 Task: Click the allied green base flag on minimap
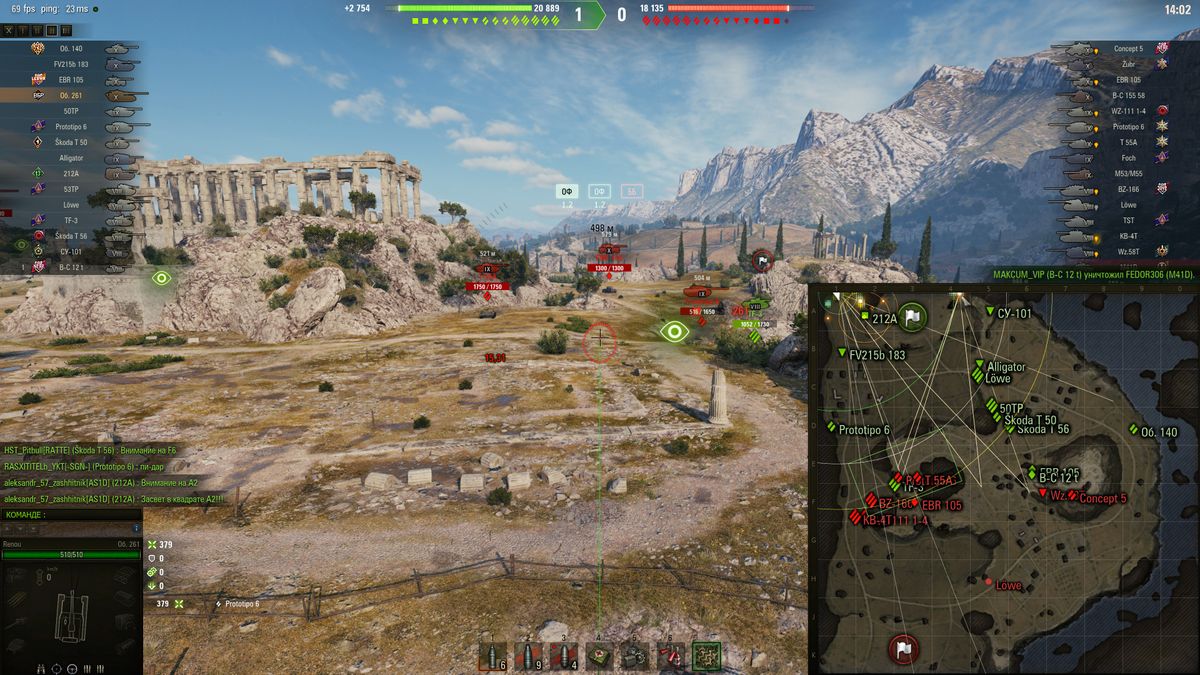pyautogui.click(x=912, y=318)
